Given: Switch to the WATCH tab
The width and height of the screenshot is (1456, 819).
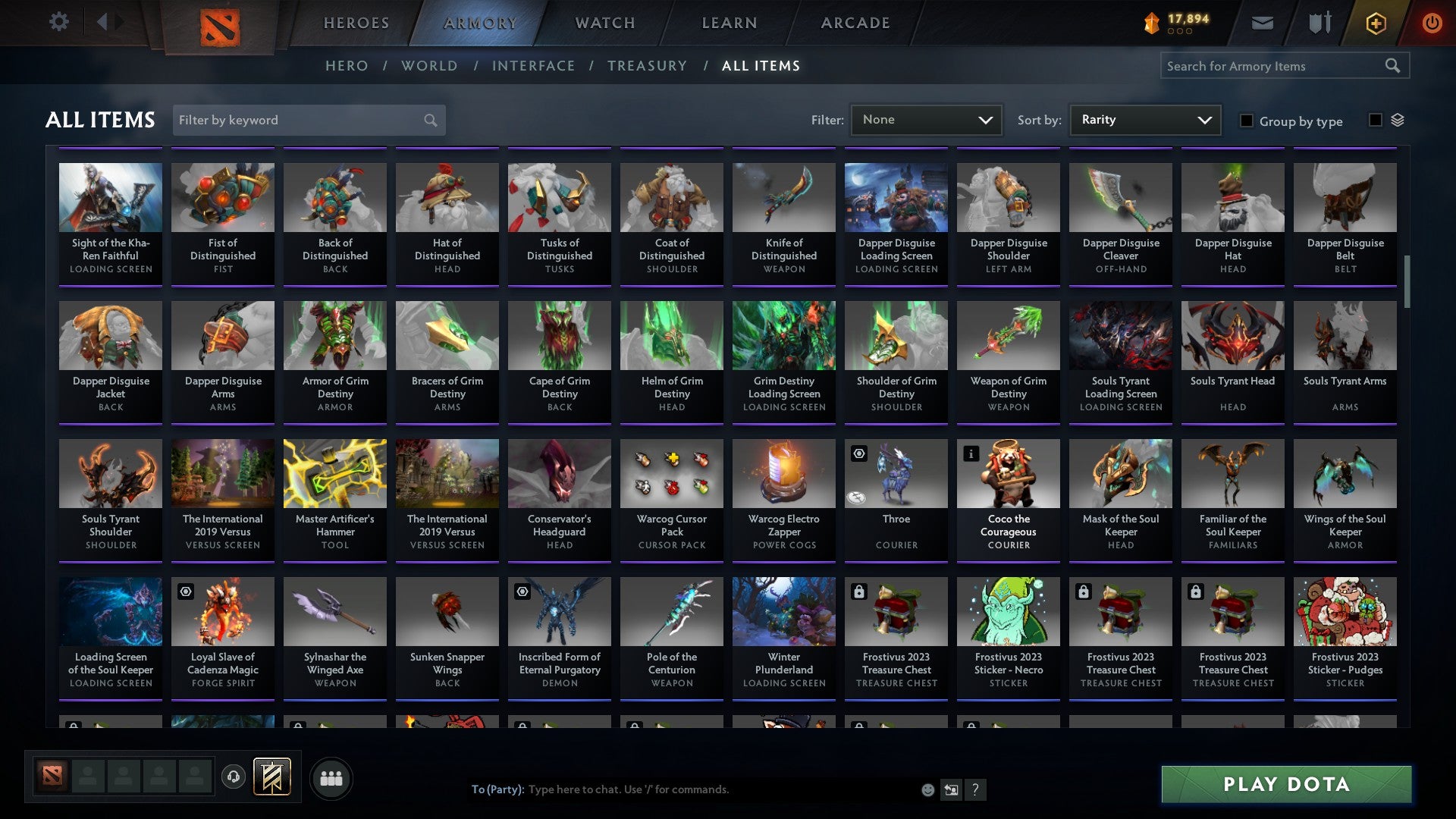Looking at the screenshot, I should [604, 23].
